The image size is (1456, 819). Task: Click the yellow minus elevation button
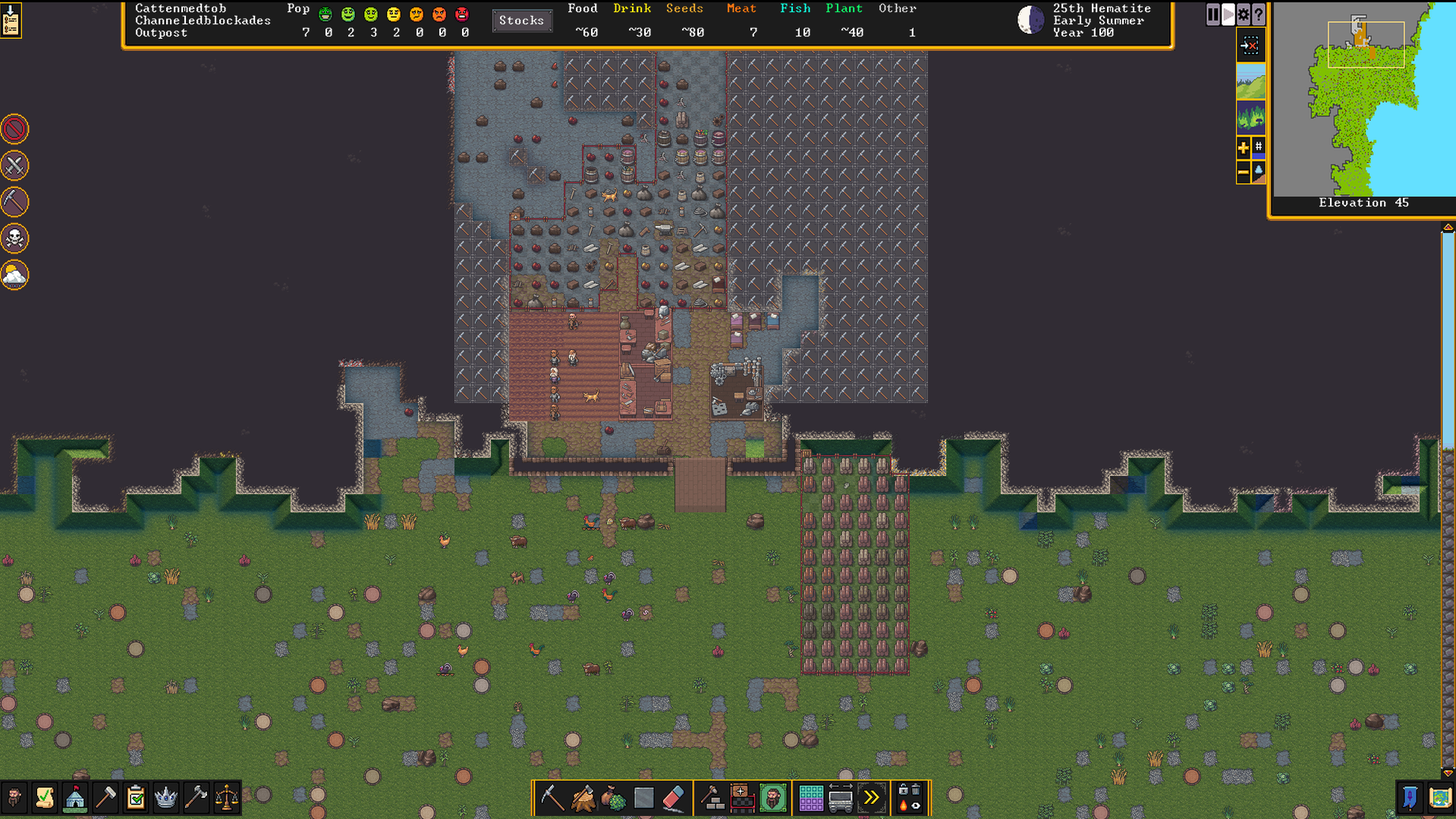tap(1243, 172)
